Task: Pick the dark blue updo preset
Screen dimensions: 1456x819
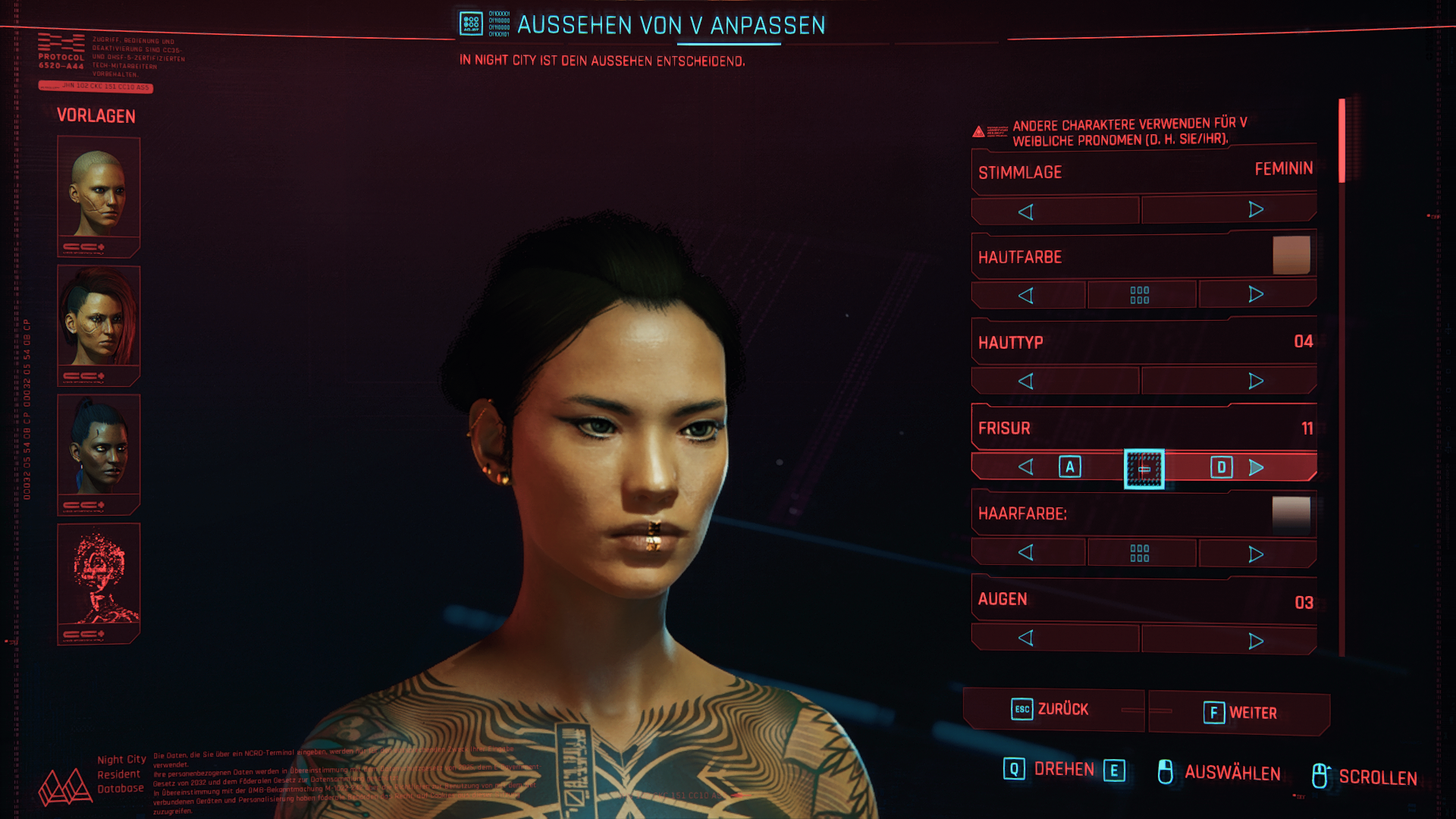Action: [99, 453]
